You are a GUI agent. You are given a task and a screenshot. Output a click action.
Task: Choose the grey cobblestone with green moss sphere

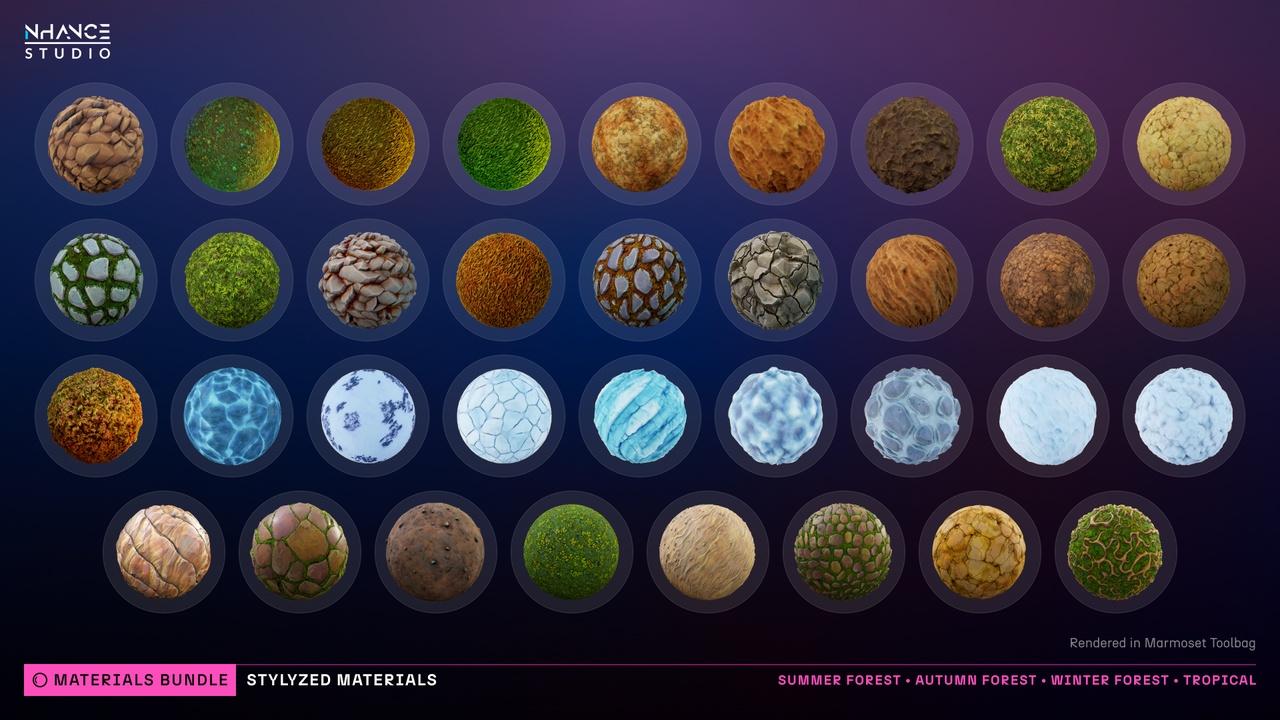(96, 280)
